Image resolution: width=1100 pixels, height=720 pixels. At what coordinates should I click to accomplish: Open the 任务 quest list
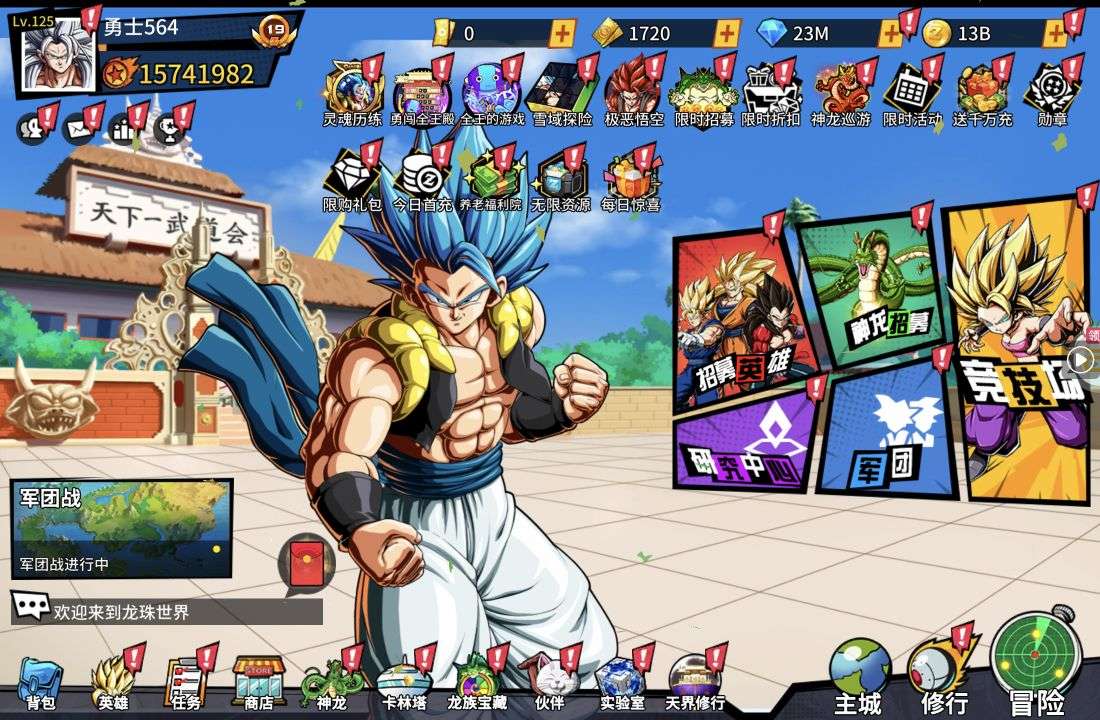185,682
